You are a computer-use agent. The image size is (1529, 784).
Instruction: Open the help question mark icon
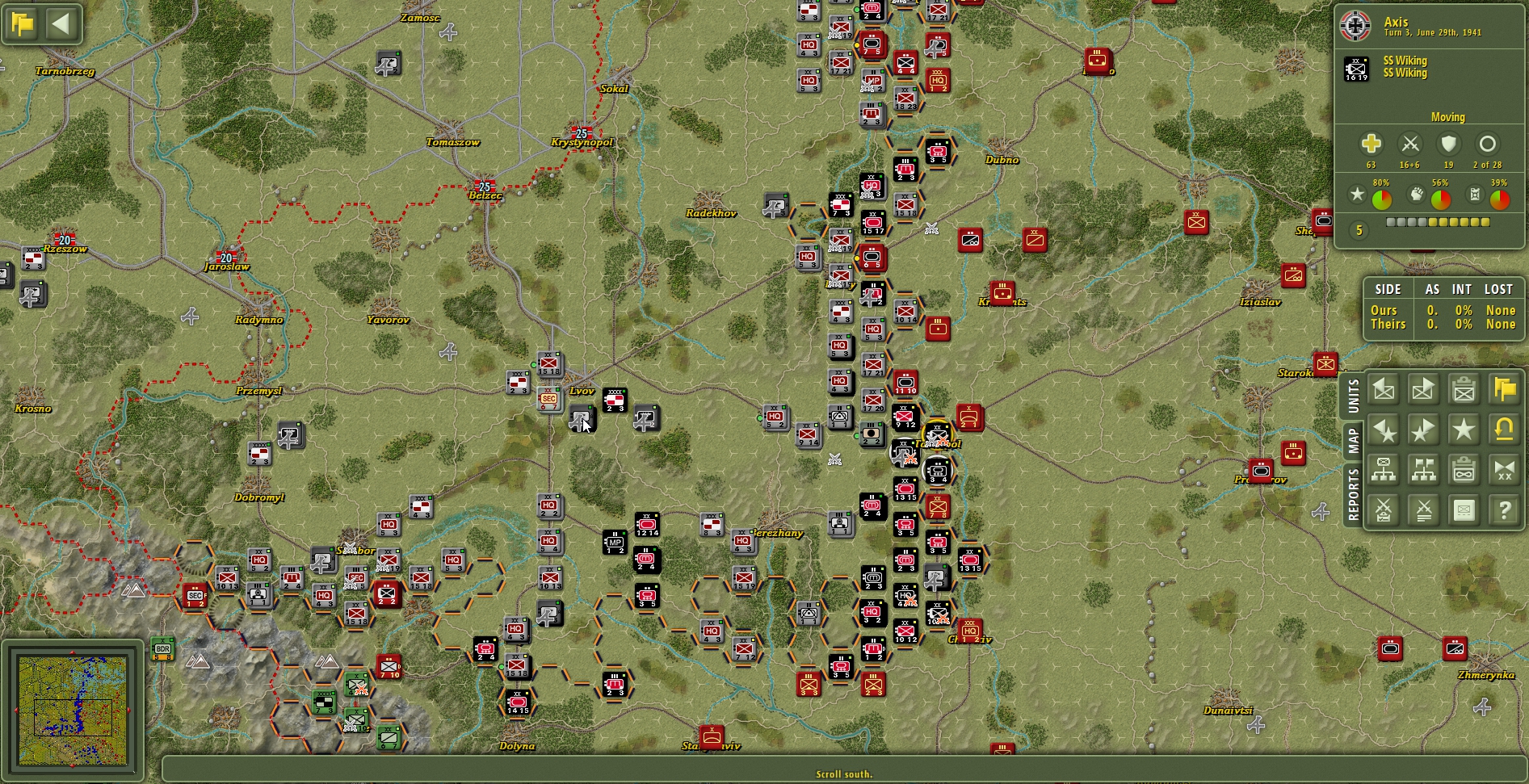1504,509
